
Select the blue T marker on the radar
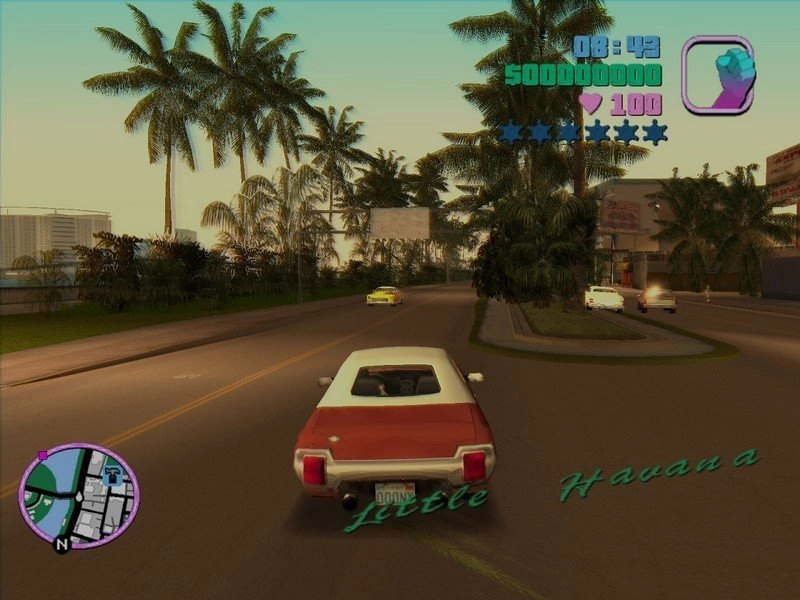(x=113, y=474)
